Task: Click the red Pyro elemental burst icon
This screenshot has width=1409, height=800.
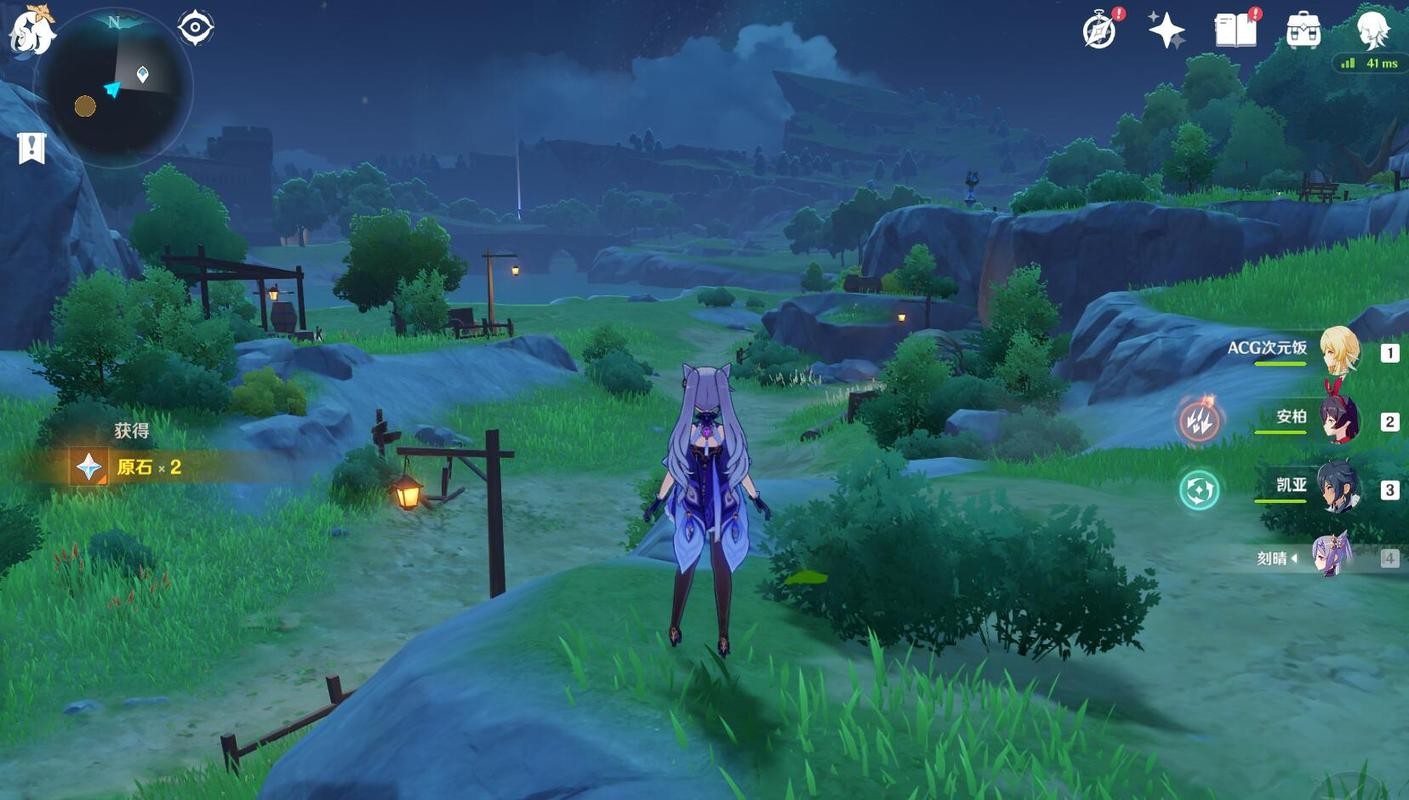Action: 1199,421
